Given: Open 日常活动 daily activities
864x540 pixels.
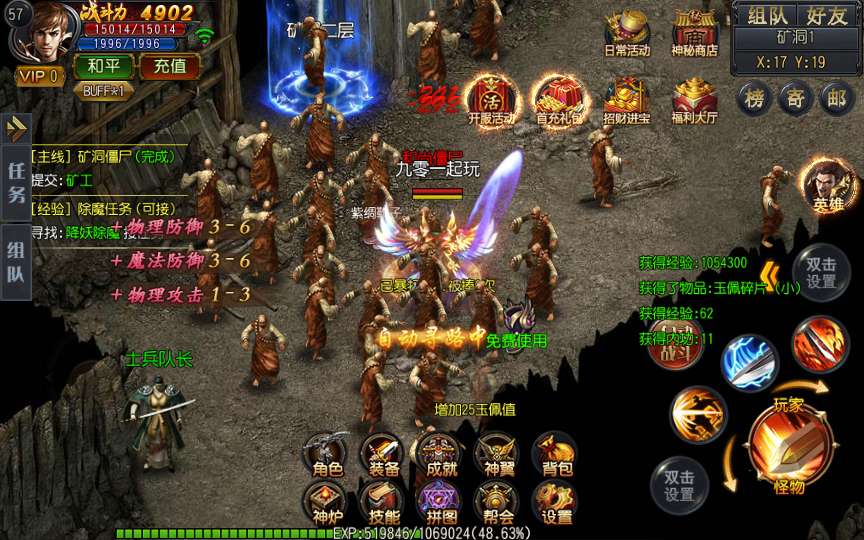Looking at the screenshot, I should [x=627, y=32].
